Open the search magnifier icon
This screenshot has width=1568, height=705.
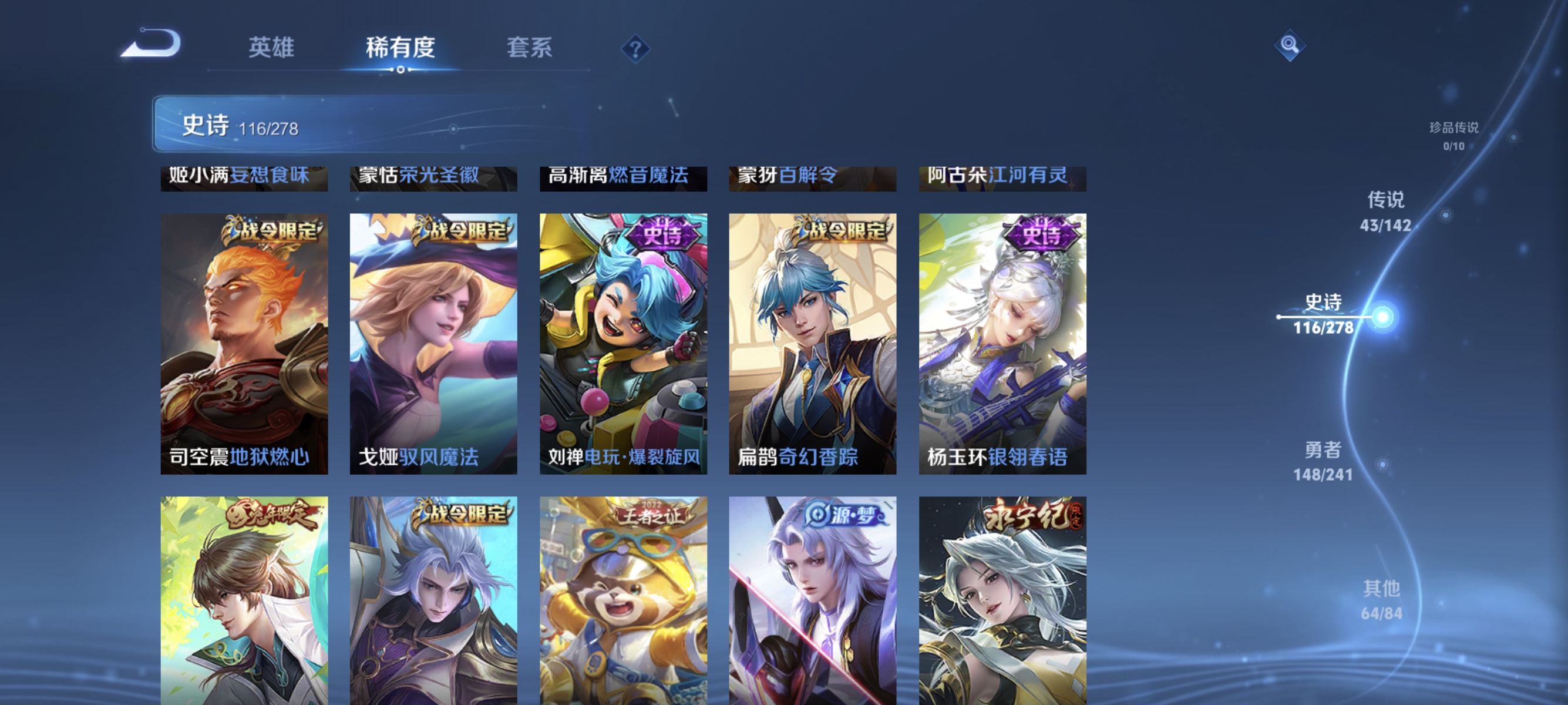point(1290,45)
